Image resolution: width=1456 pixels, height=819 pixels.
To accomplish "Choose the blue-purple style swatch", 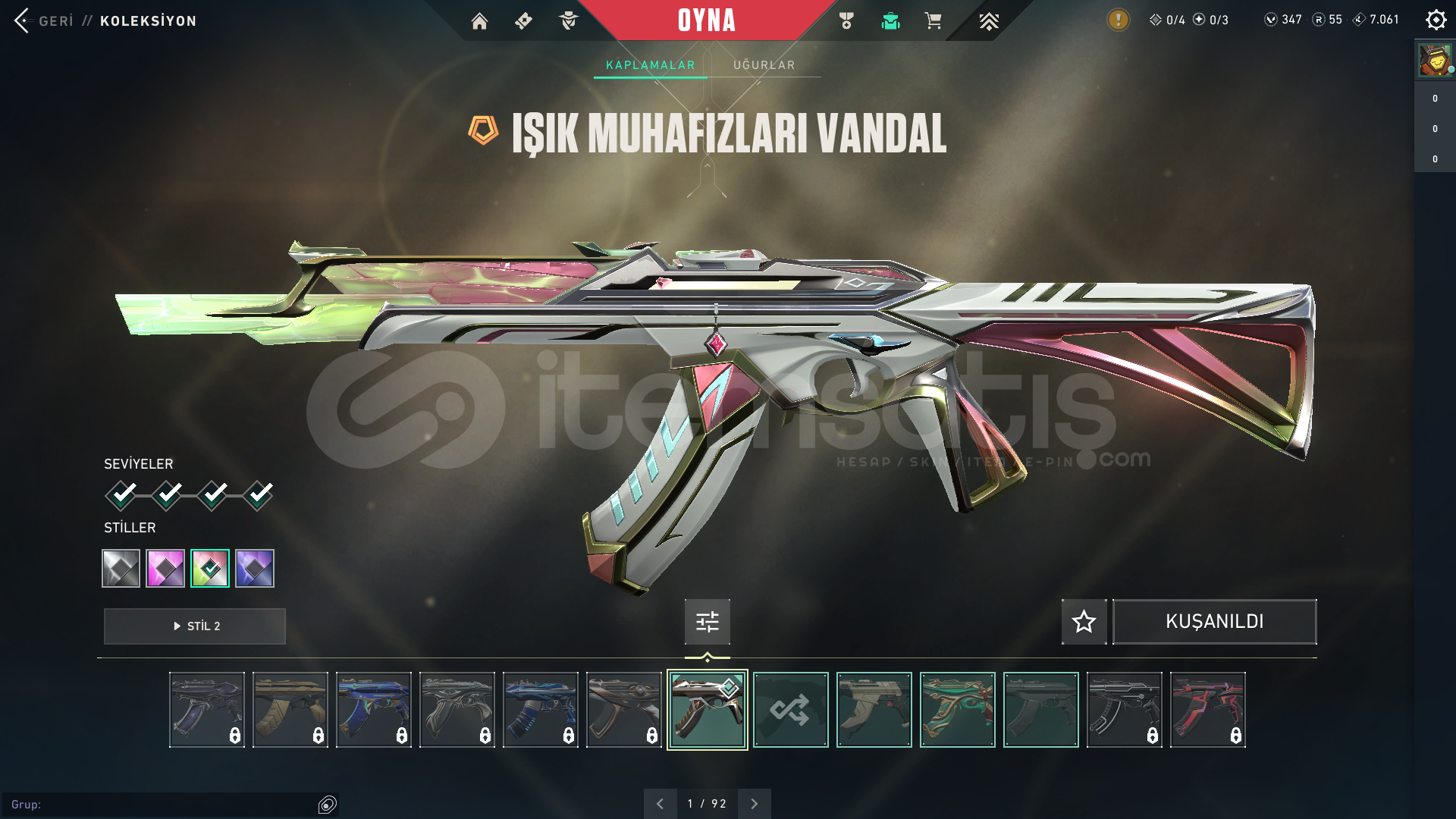I will coord(255,568).
